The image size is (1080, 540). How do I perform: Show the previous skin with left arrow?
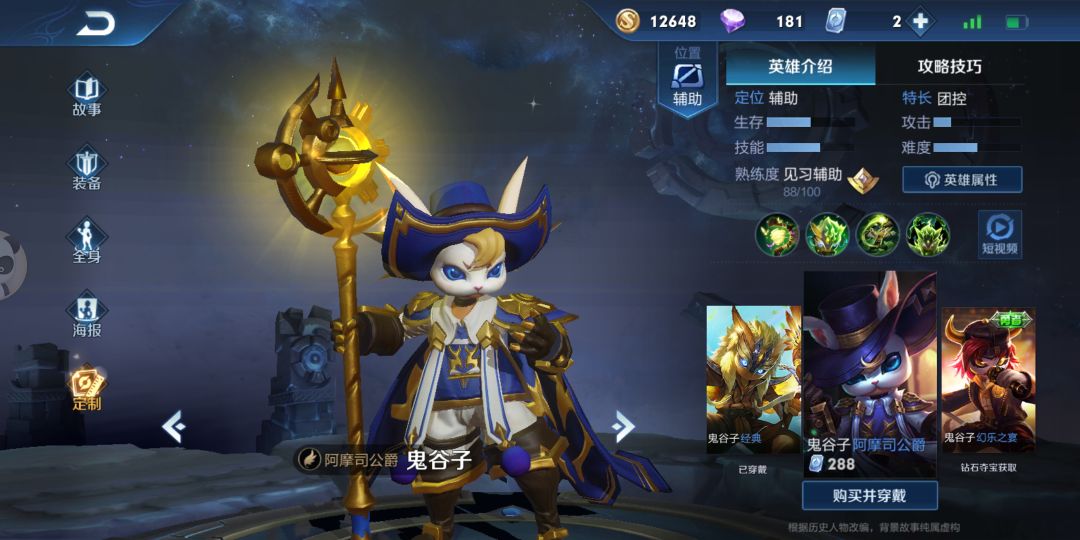coord(173,427)
